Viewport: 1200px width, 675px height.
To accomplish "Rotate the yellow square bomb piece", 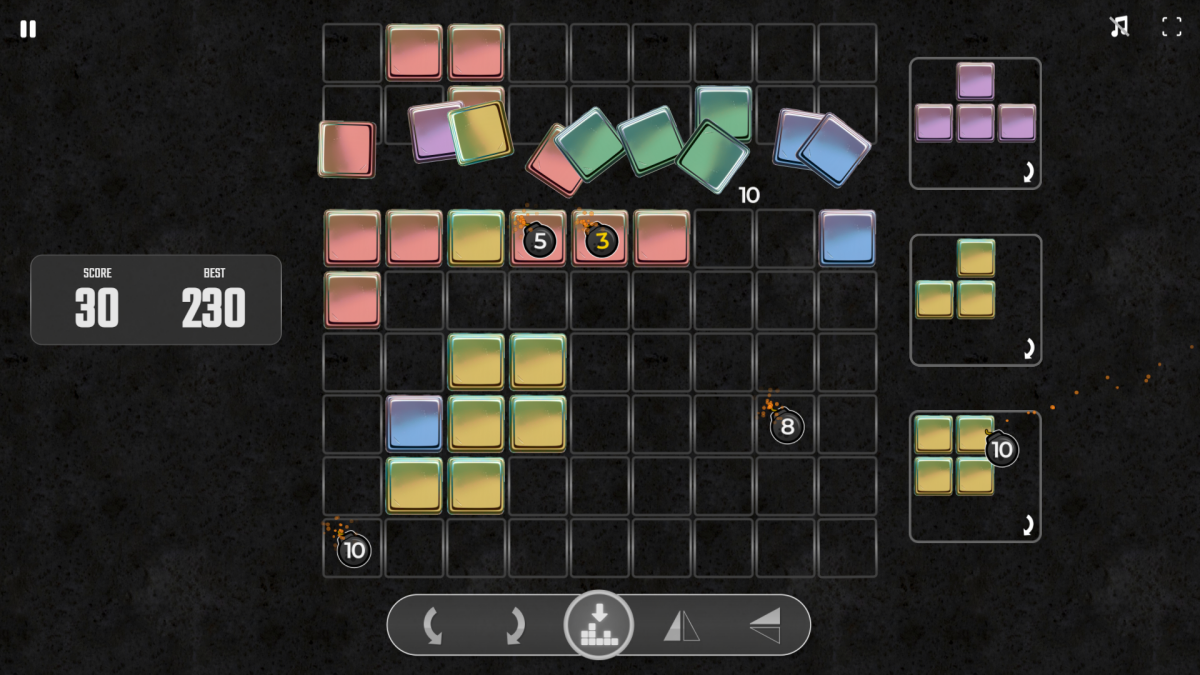I will 1027,525.
